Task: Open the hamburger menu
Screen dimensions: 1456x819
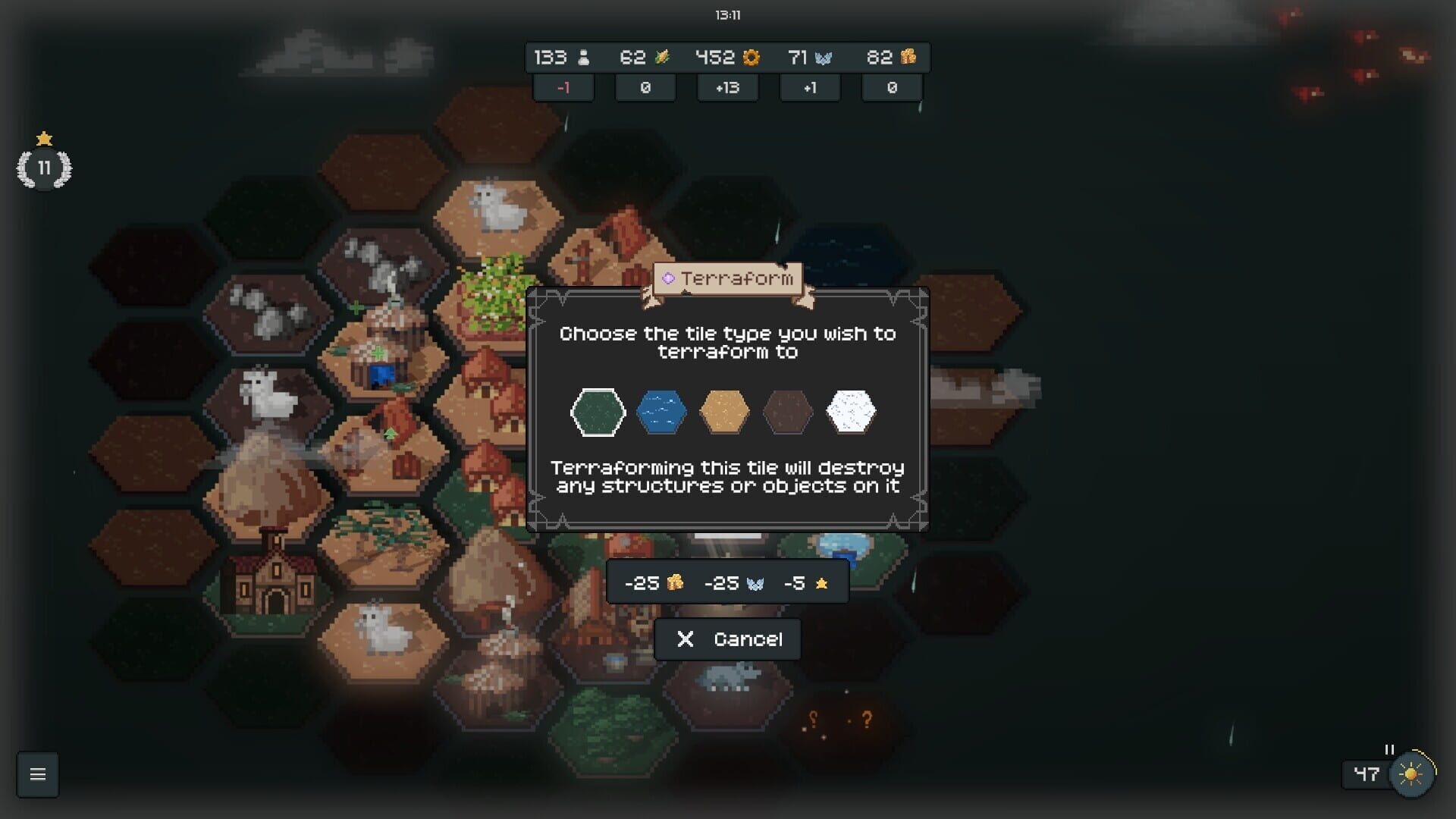Action: click(37, 774)
